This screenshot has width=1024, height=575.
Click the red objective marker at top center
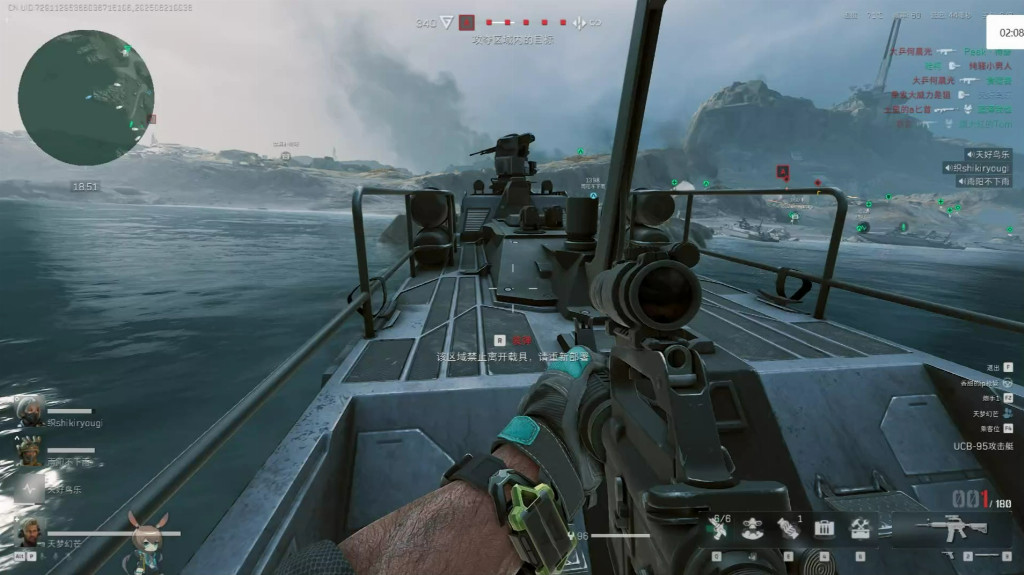pyautogui.click(x=466, y=22)
